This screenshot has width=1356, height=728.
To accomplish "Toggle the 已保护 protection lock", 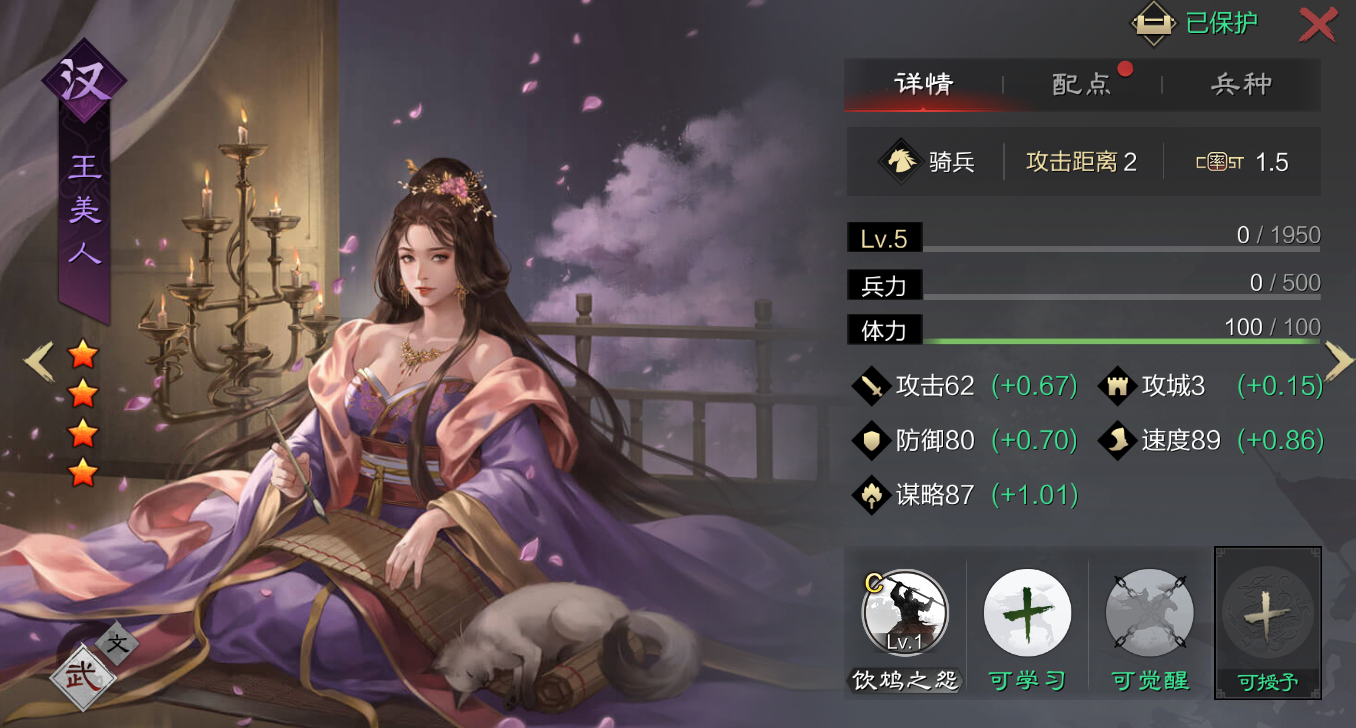I will [1195, 24].
